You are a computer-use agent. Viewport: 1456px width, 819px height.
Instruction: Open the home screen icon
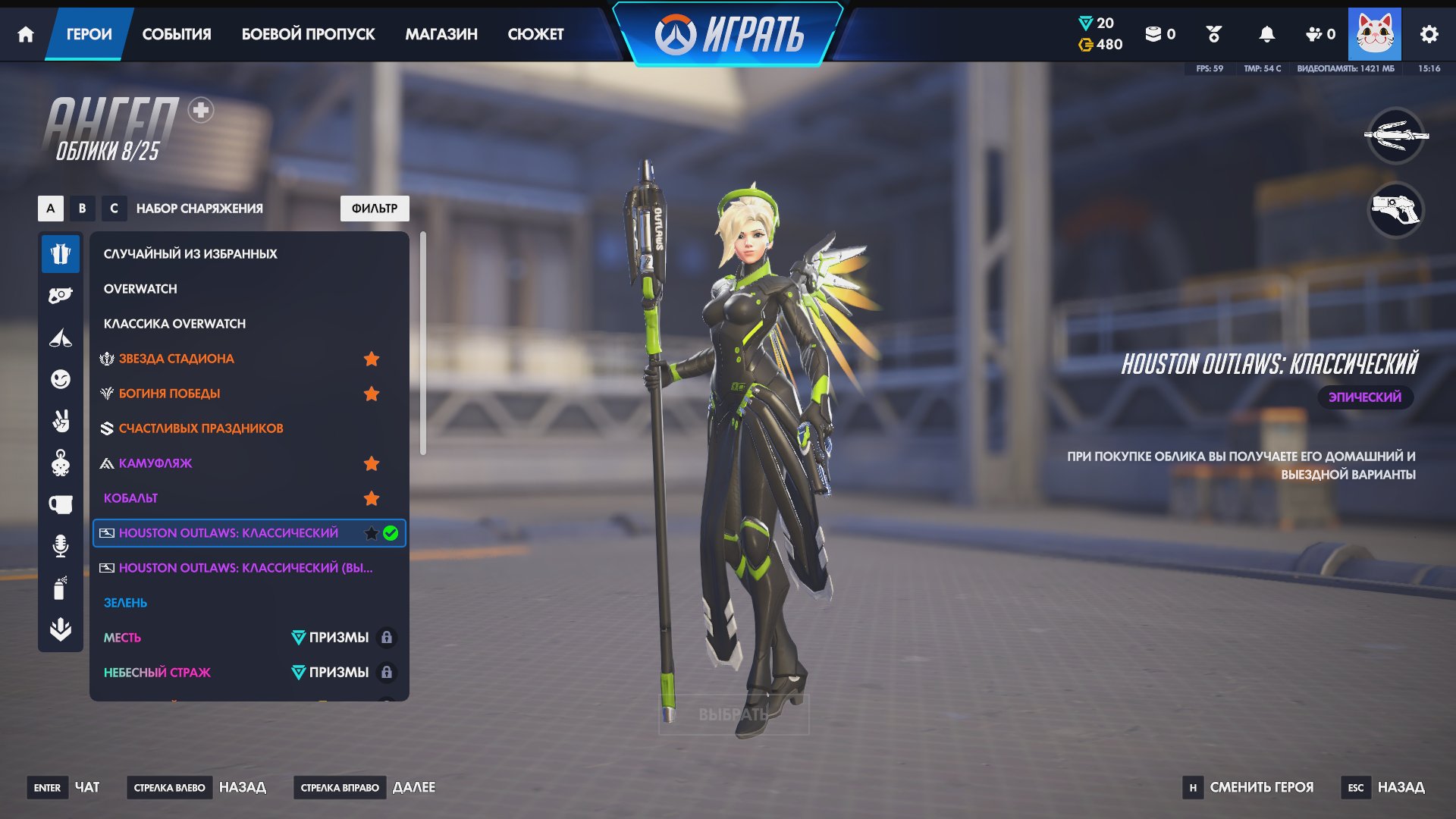tap(26, 34)
